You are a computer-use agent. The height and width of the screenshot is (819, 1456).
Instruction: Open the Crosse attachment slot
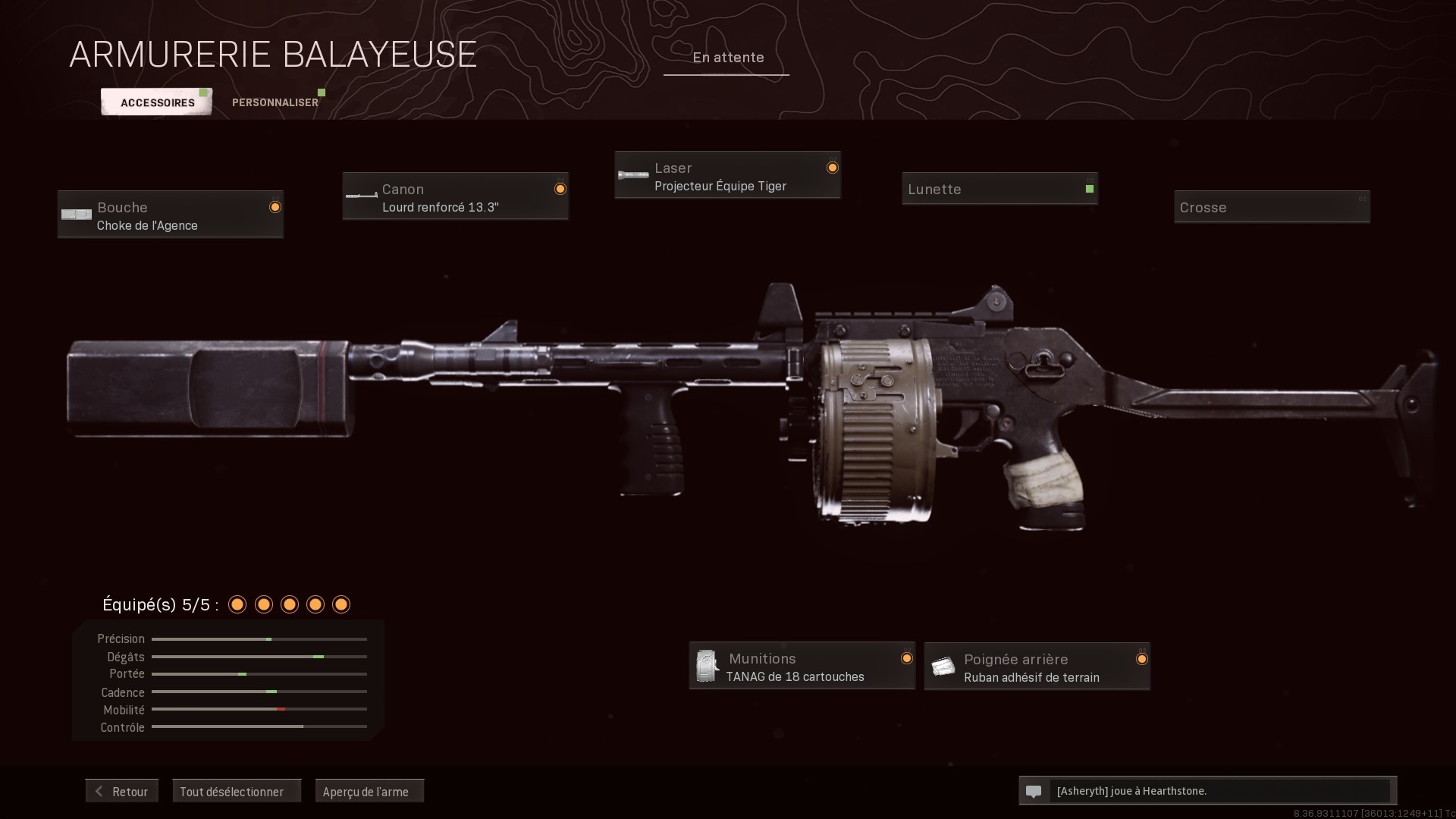(x=1272, y=207)
